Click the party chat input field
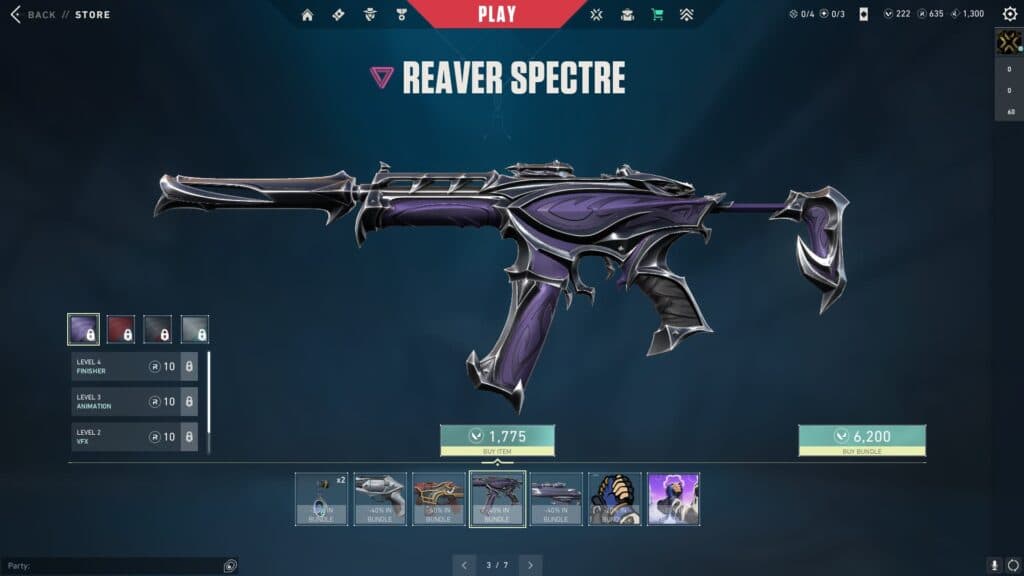Viewport: 1024px width, 576px height. 110,566
